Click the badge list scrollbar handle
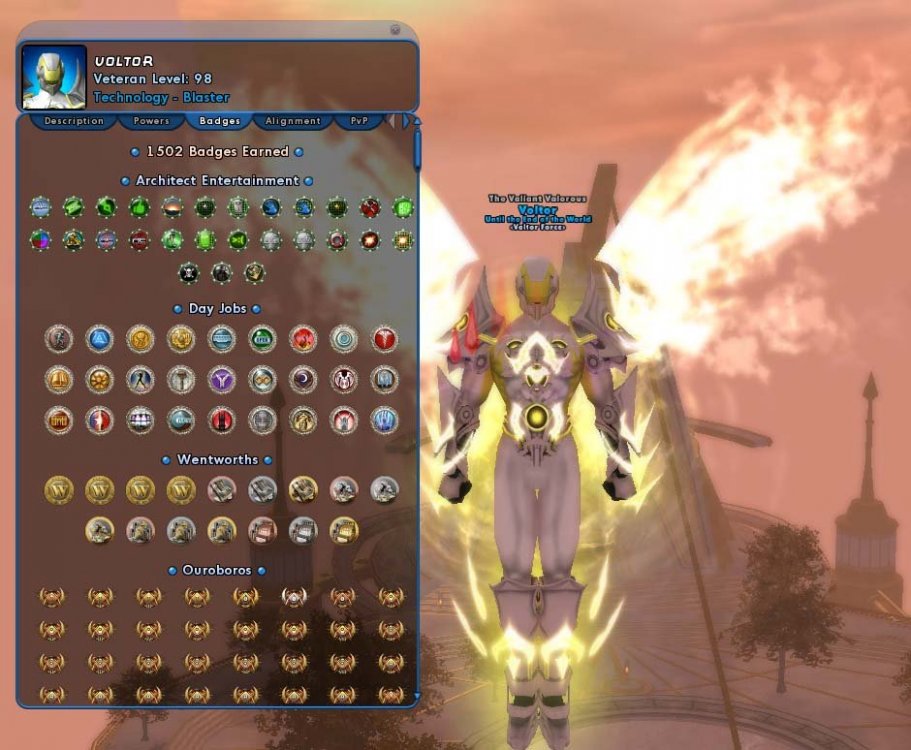Viewport: 911px width, 750px height. click(417, 148)
